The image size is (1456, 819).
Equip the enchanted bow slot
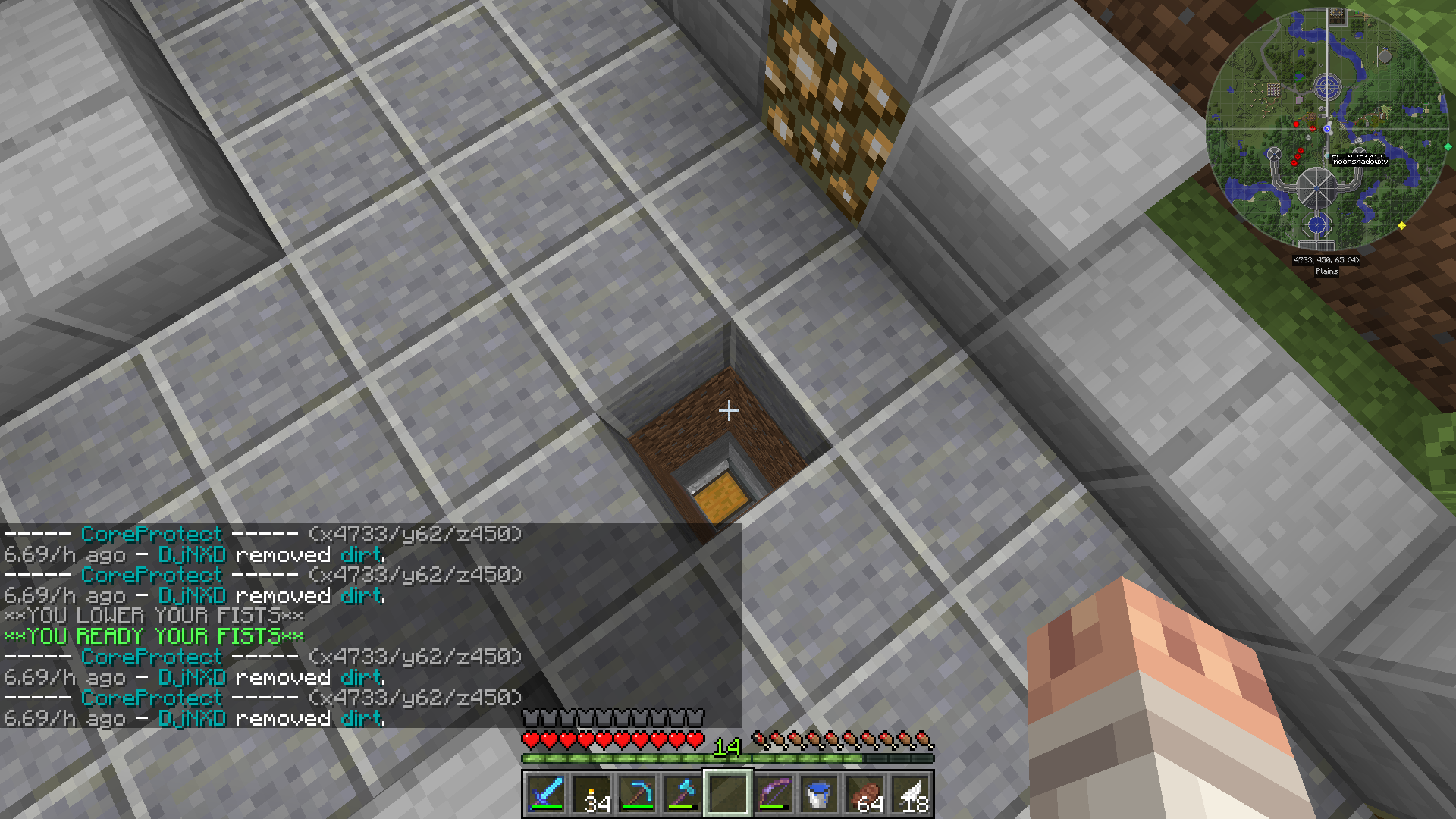coord(773,794)
